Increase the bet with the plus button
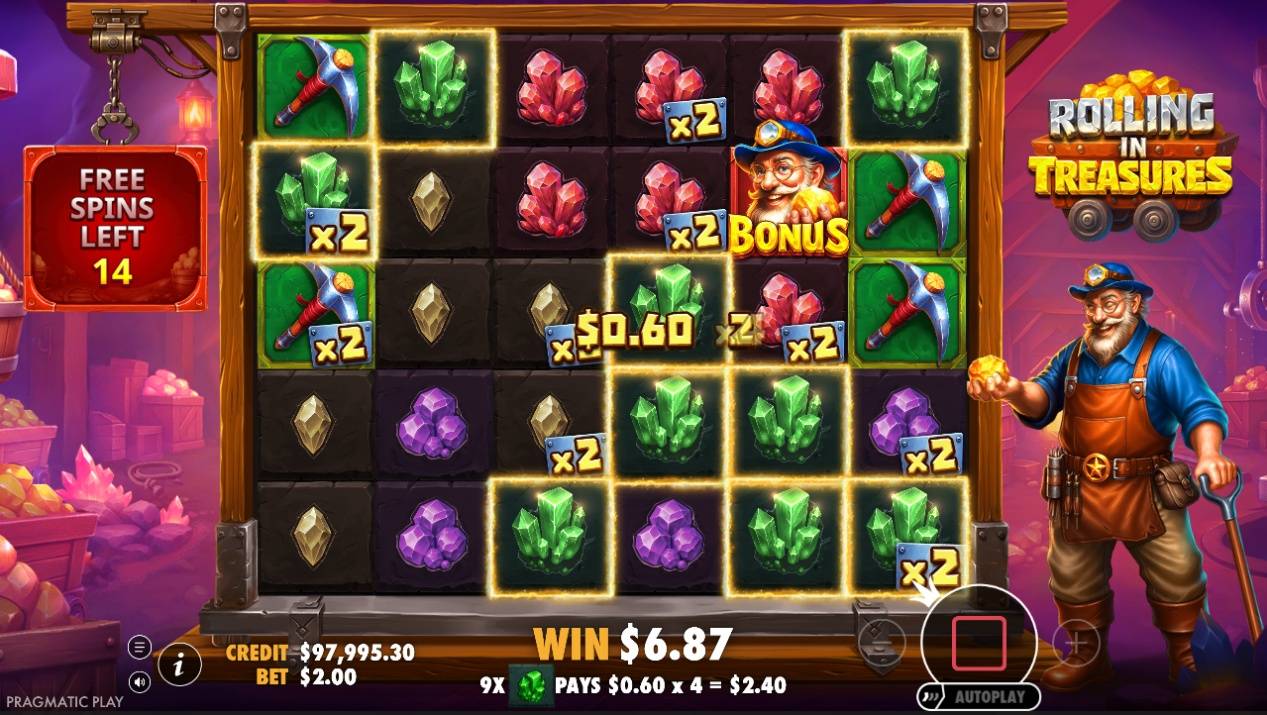Image resolution: width=1267 pixels, height=715 pixels. pos(1076,643)
